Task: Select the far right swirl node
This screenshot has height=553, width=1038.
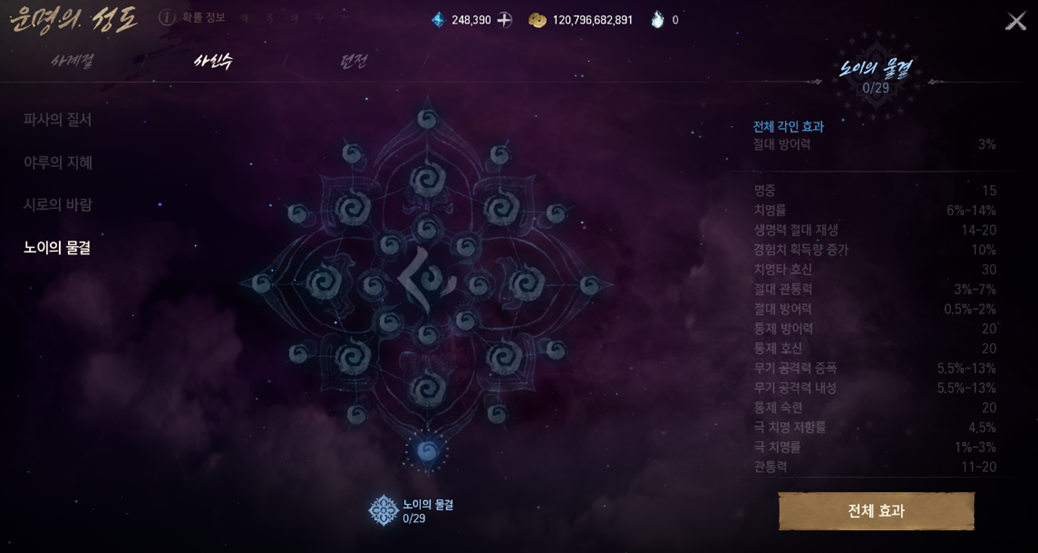Action: coord(592,285)
